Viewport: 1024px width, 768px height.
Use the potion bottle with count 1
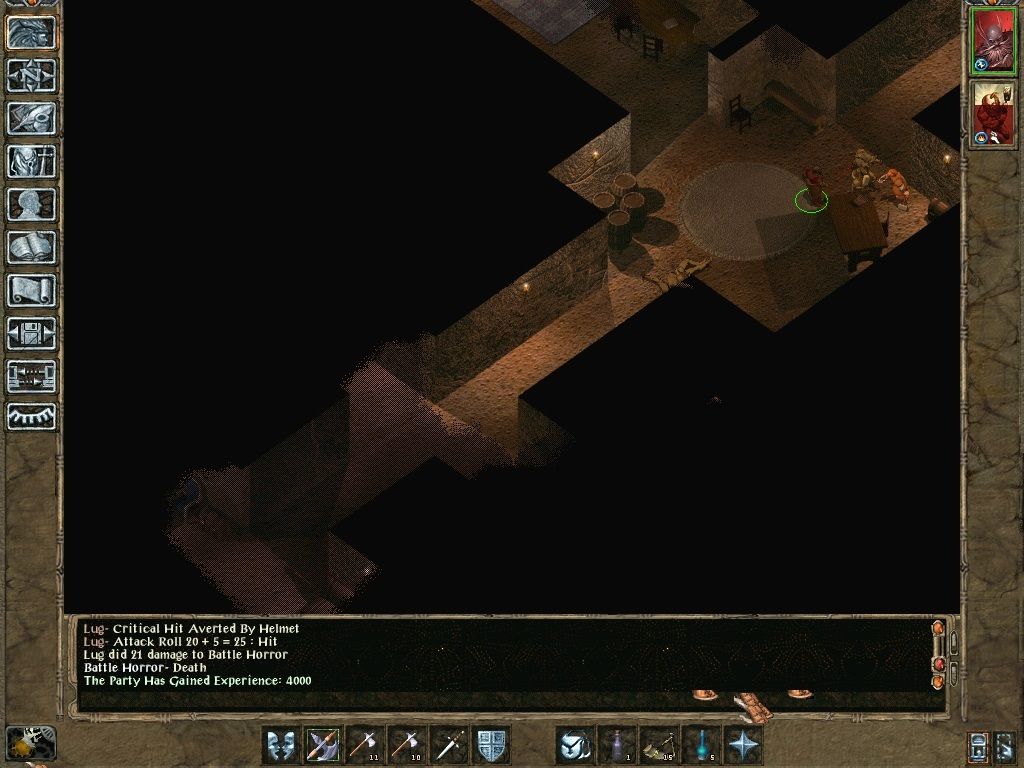617,745
